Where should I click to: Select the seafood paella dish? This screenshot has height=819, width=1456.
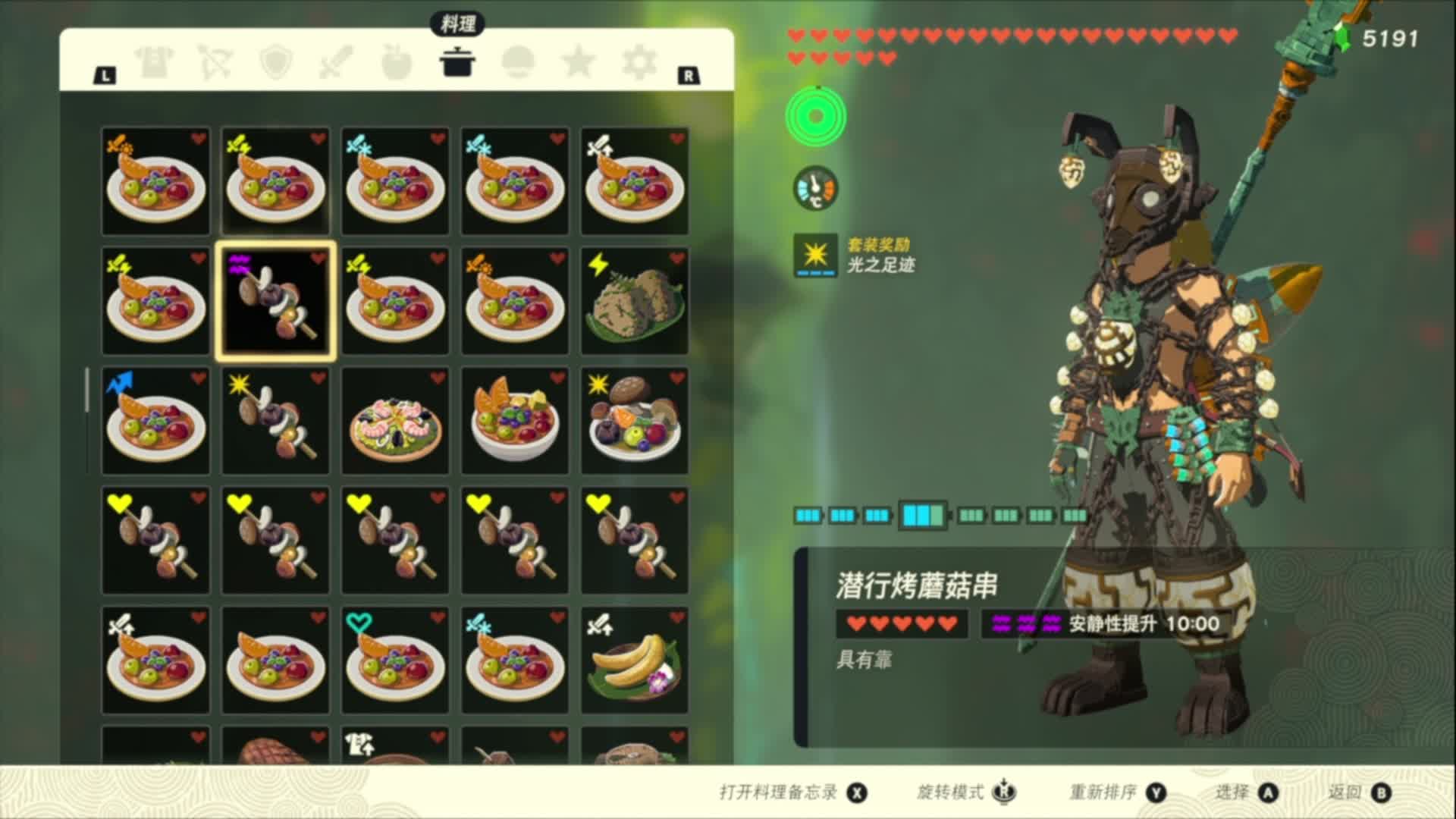(x=395, y=421)
